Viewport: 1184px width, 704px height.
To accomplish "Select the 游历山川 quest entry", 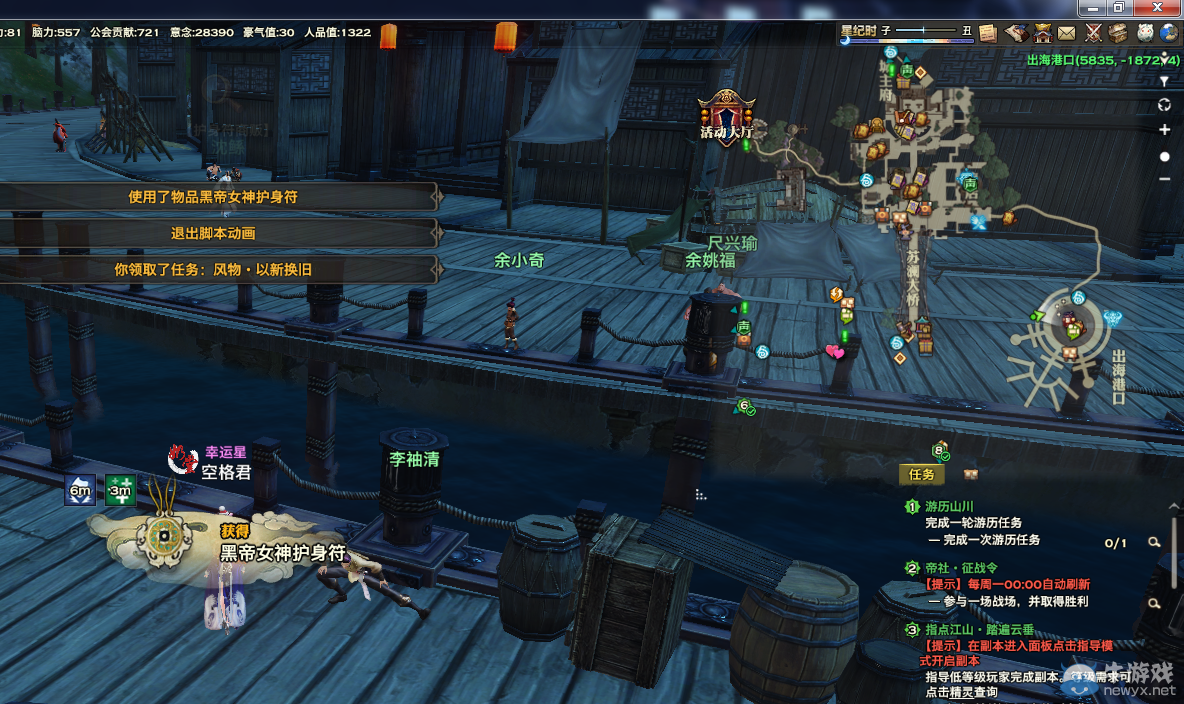I will coord(948,507).
